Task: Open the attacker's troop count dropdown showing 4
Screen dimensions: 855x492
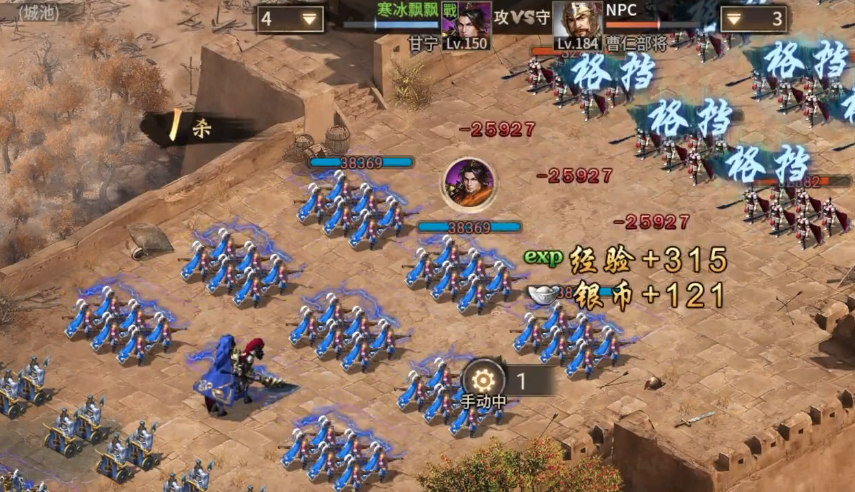Action: [x=290, y=19]
